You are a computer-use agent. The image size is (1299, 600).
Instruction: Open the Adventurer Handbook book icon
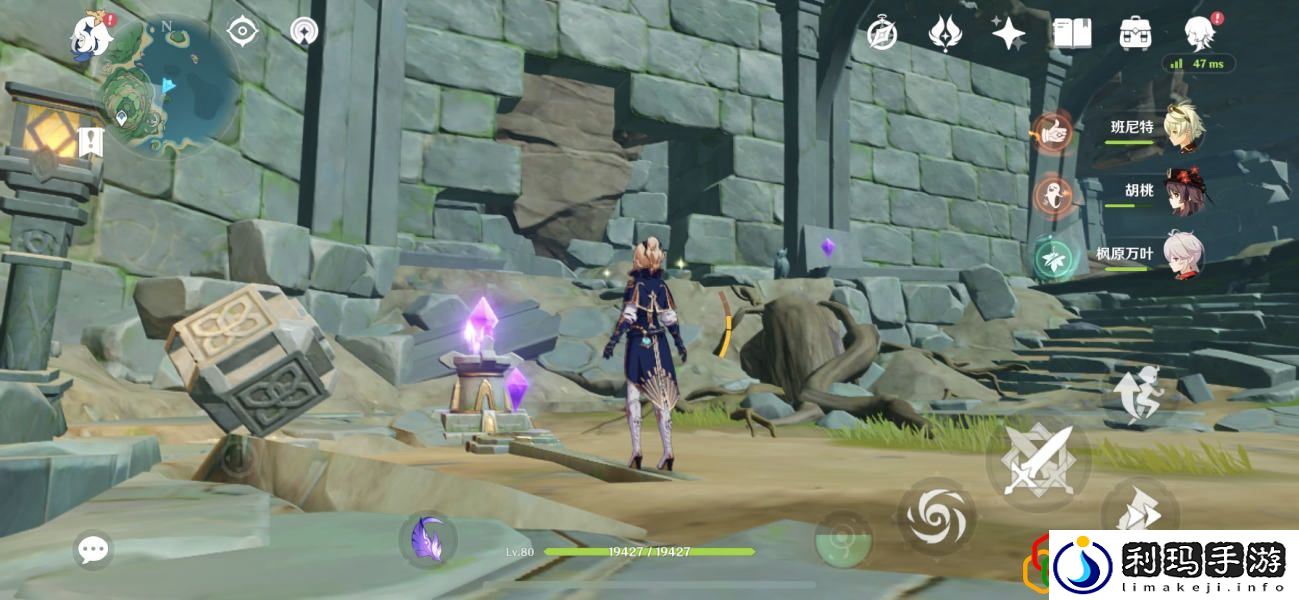(x=1072, y=34)
